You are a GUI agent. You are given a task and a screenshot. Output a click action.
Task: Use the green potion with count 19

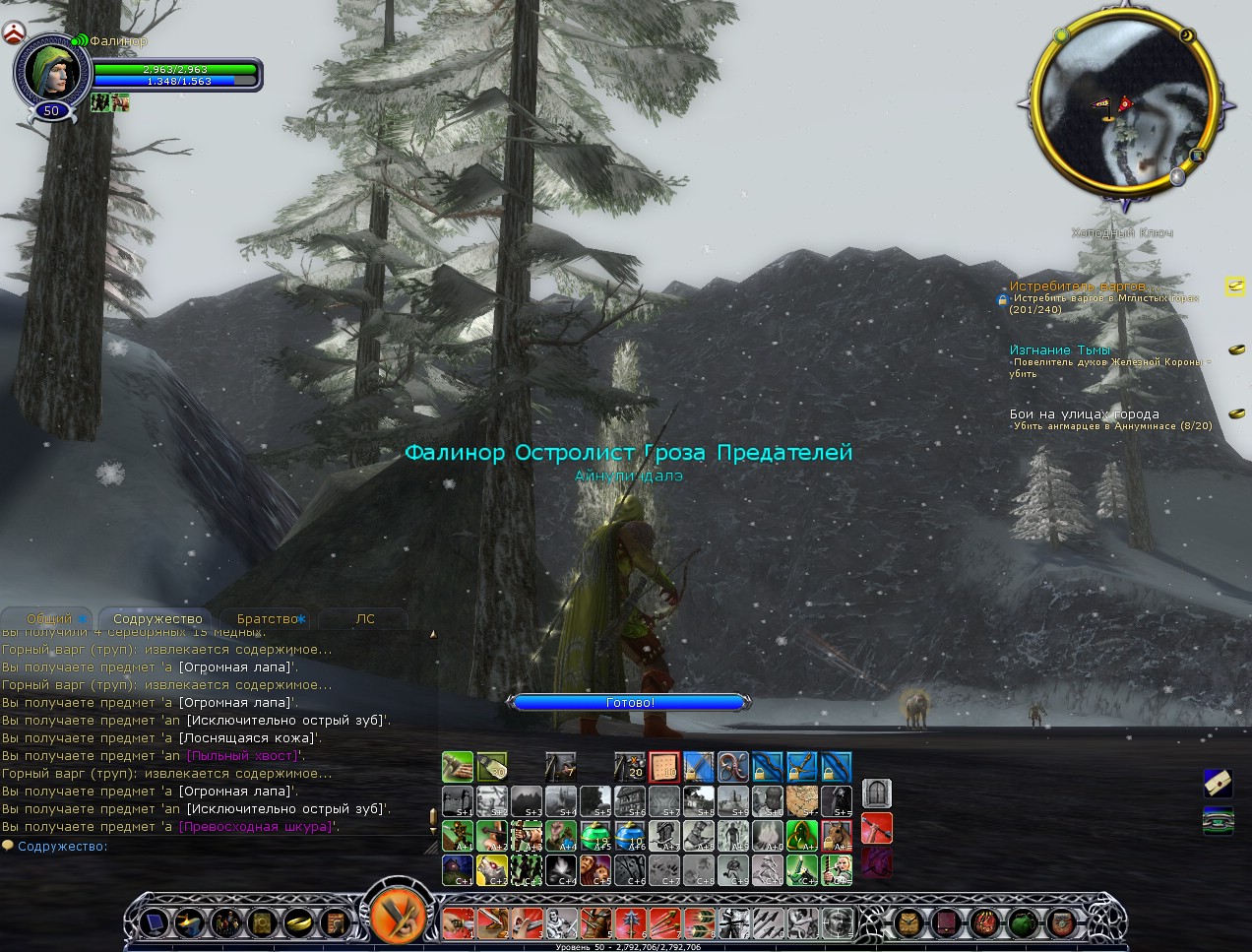[x=595, y=836]
